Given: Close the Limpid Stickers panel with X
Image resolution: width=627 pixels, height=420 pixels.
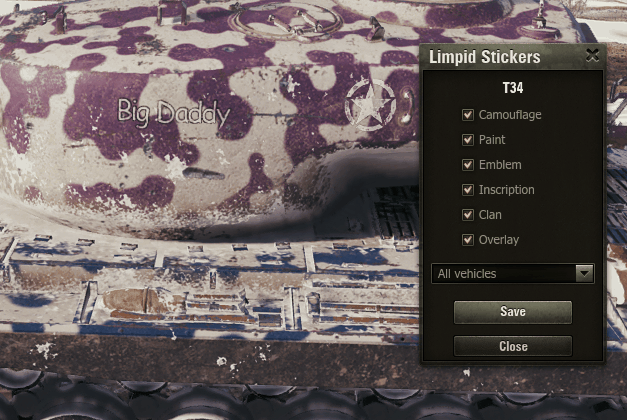Looking at the screenshot, I should pyautogui.click(x=592, y=56).
